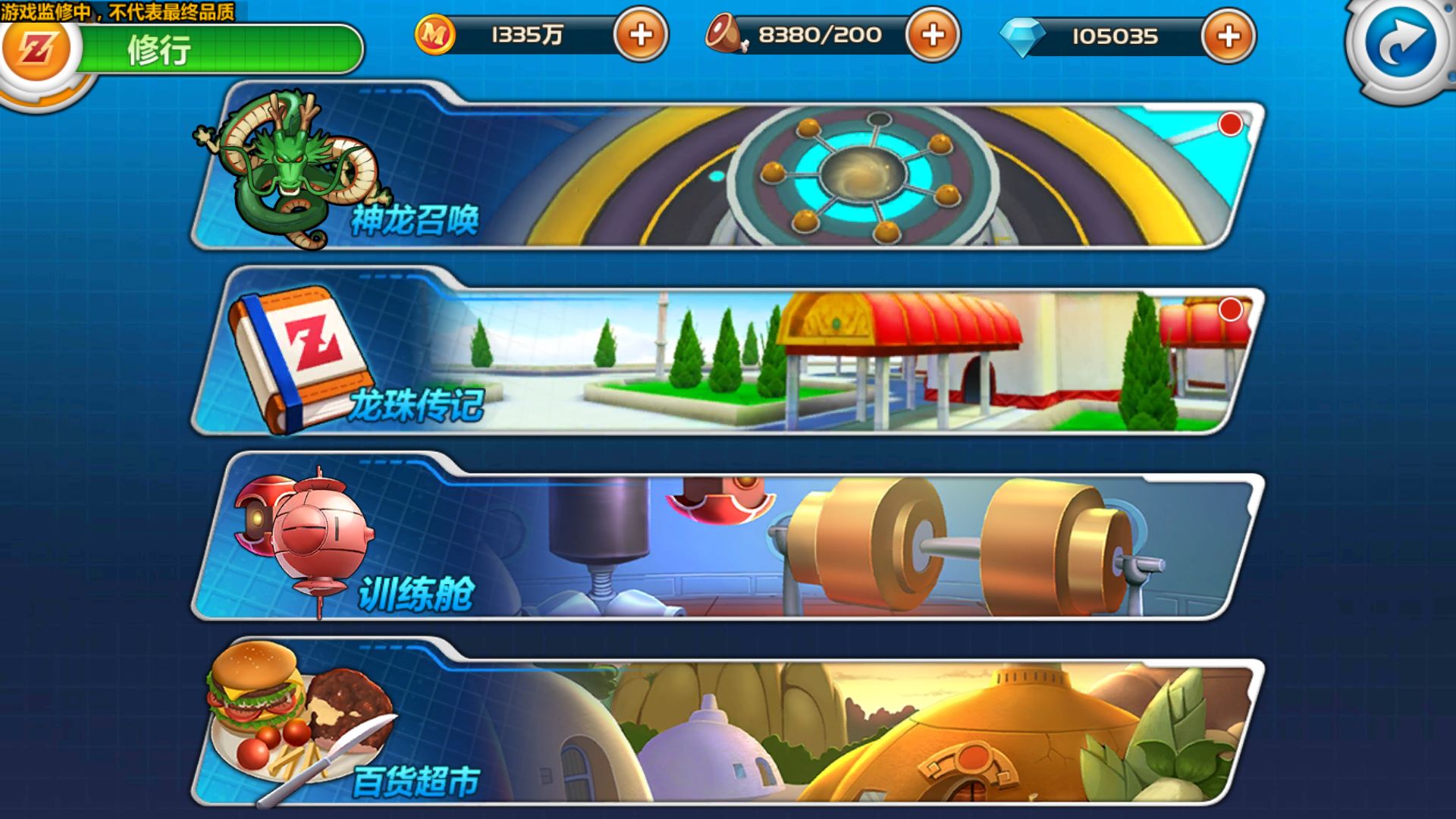Image resolution: width=1456 pixels, height=819 pixels.
Task: Buy more diamonds via plus button
Action: [1228, 36]
